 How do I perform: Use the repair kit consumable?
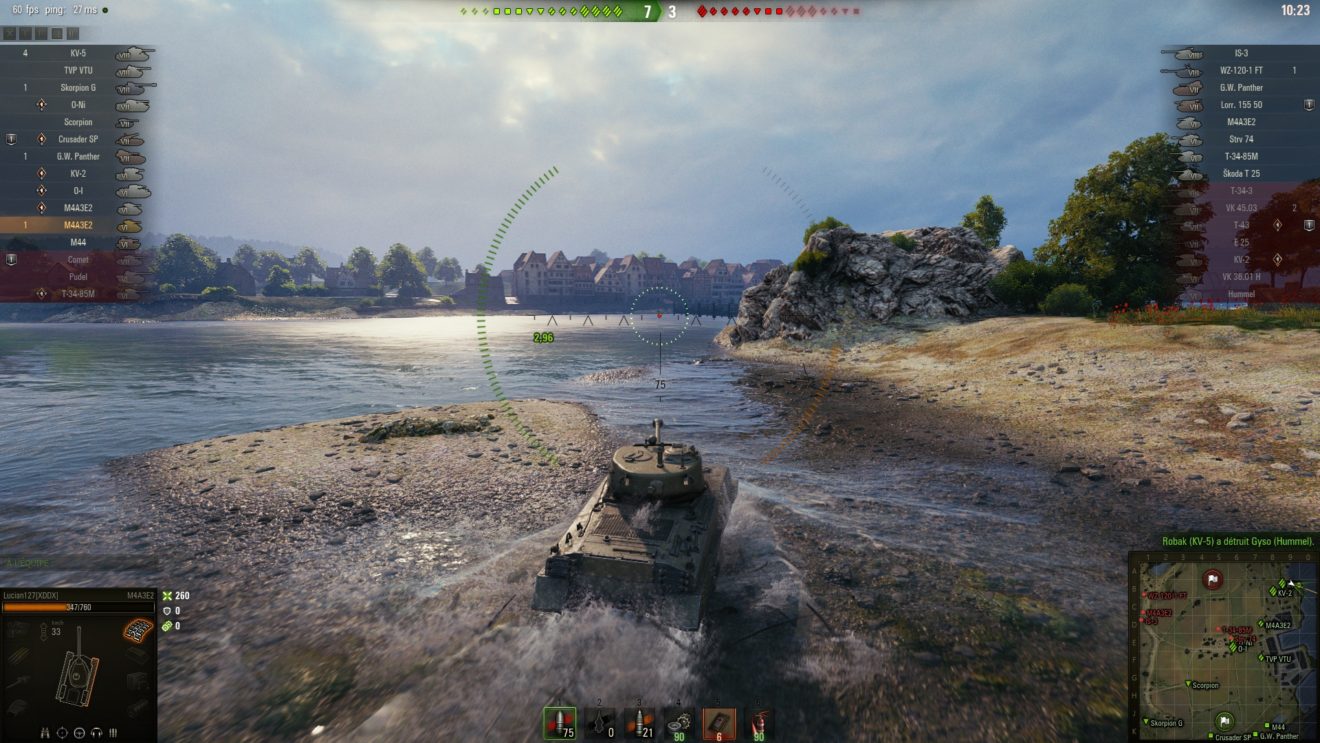pos(679,722)
